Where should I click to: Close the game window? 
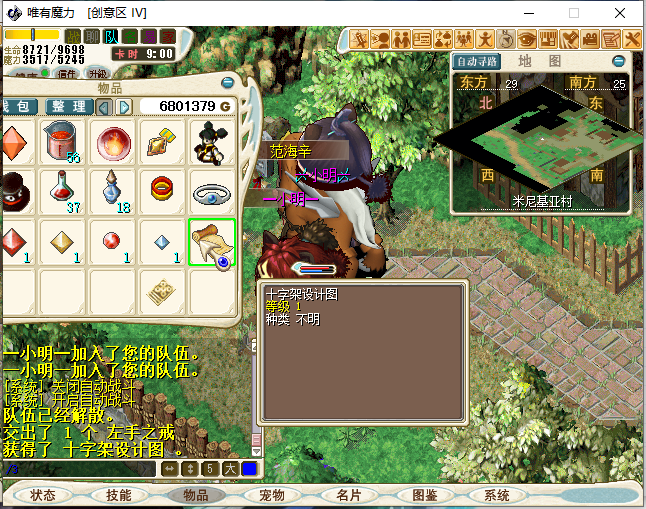click(x=620, y=13)
